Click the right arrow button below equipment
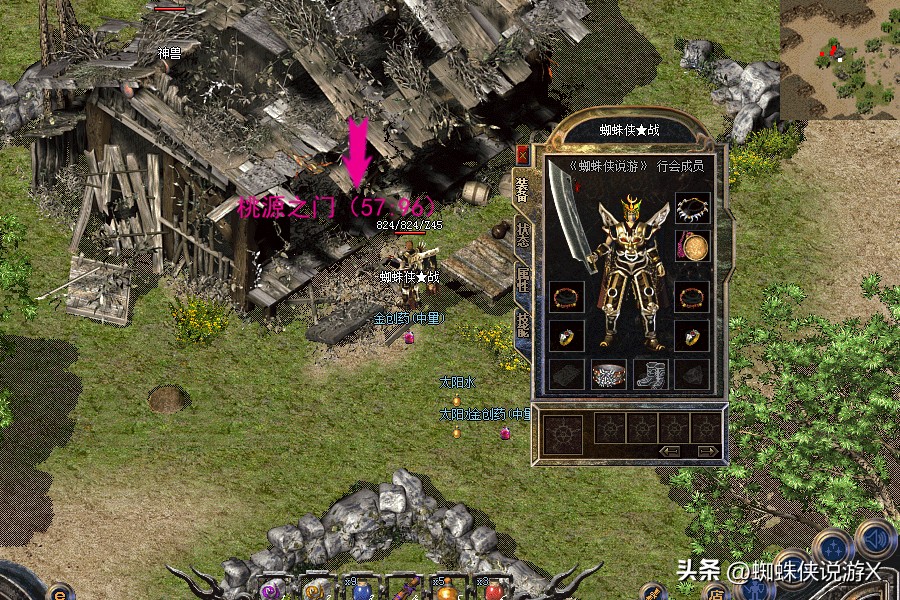The width and height of the screenshot is (900, 600). tap(707, 451)
